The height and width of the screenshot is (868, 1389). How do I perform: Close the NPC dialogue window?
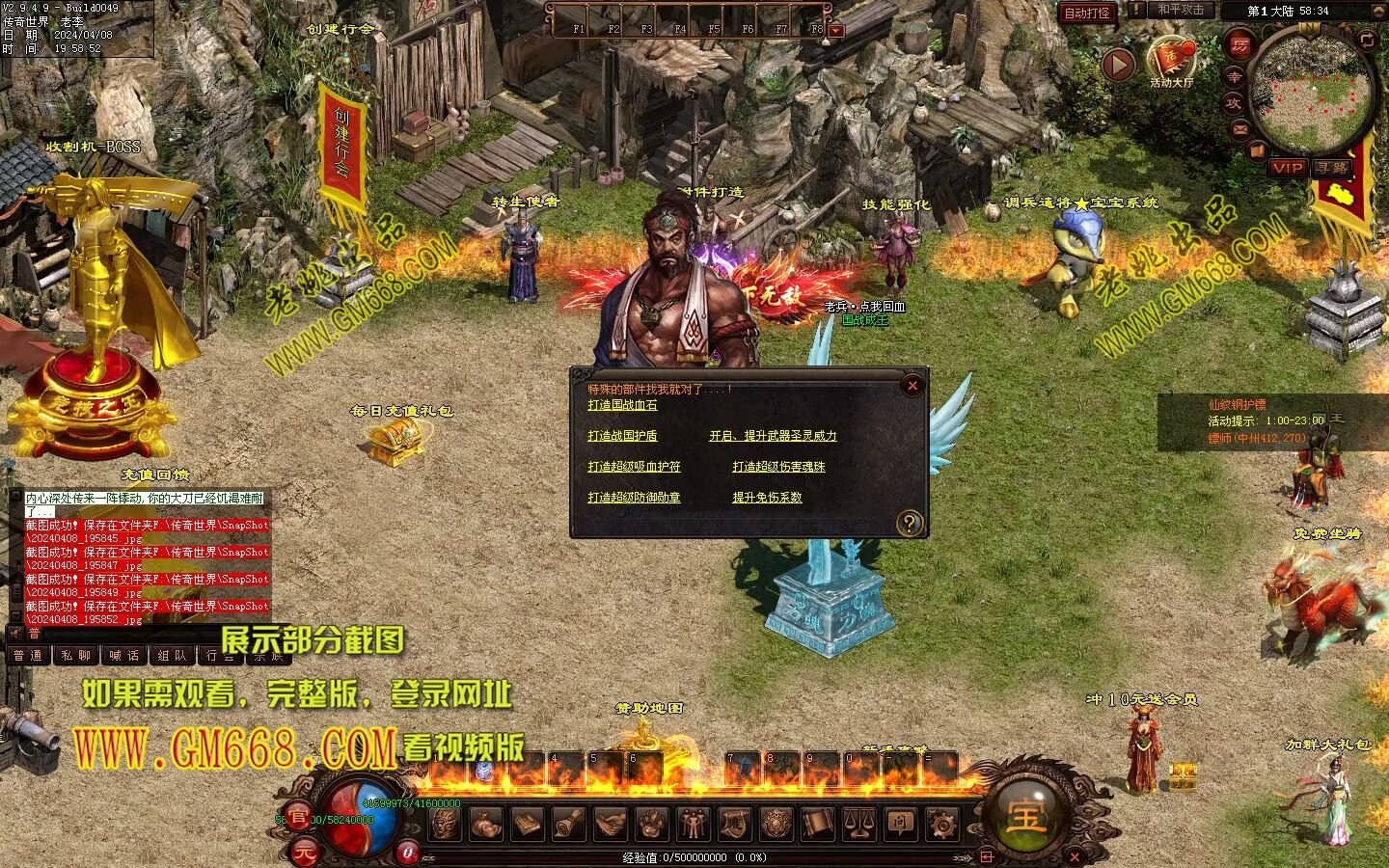(x=912, y=386)
